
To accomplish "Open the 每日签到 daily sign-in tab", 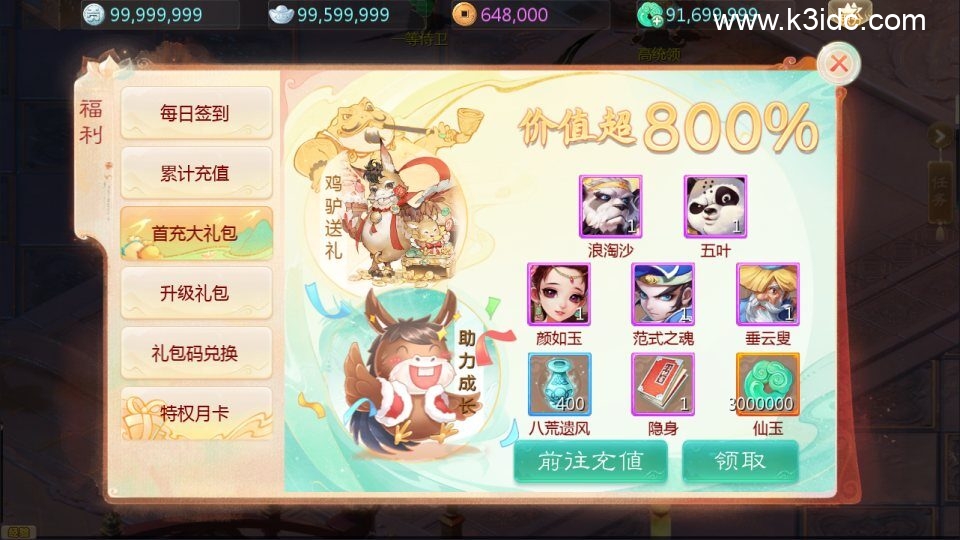I will [x=195, y=113].
